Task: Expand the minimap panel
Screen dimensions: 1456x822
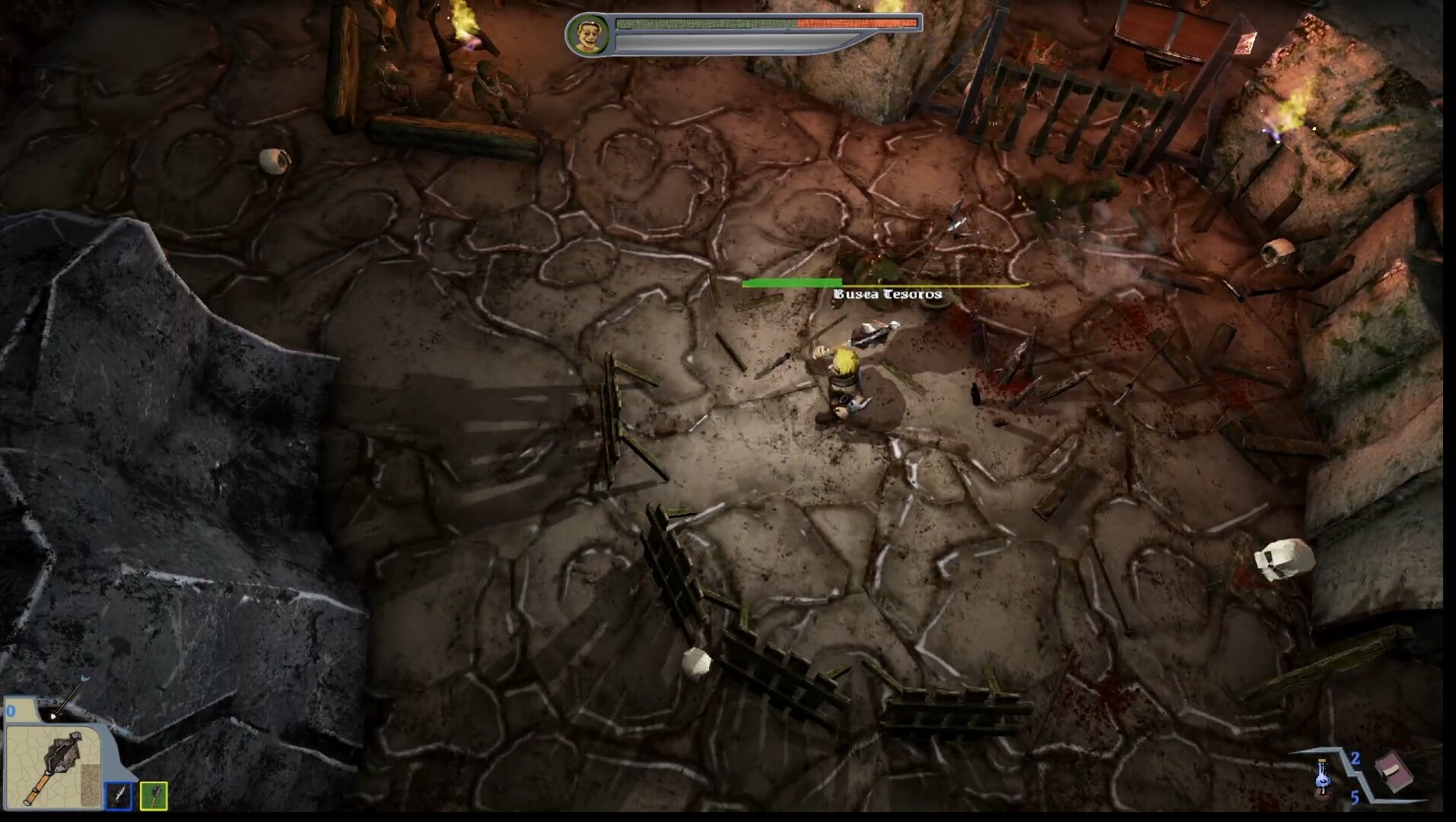Action: pos(53,761)
